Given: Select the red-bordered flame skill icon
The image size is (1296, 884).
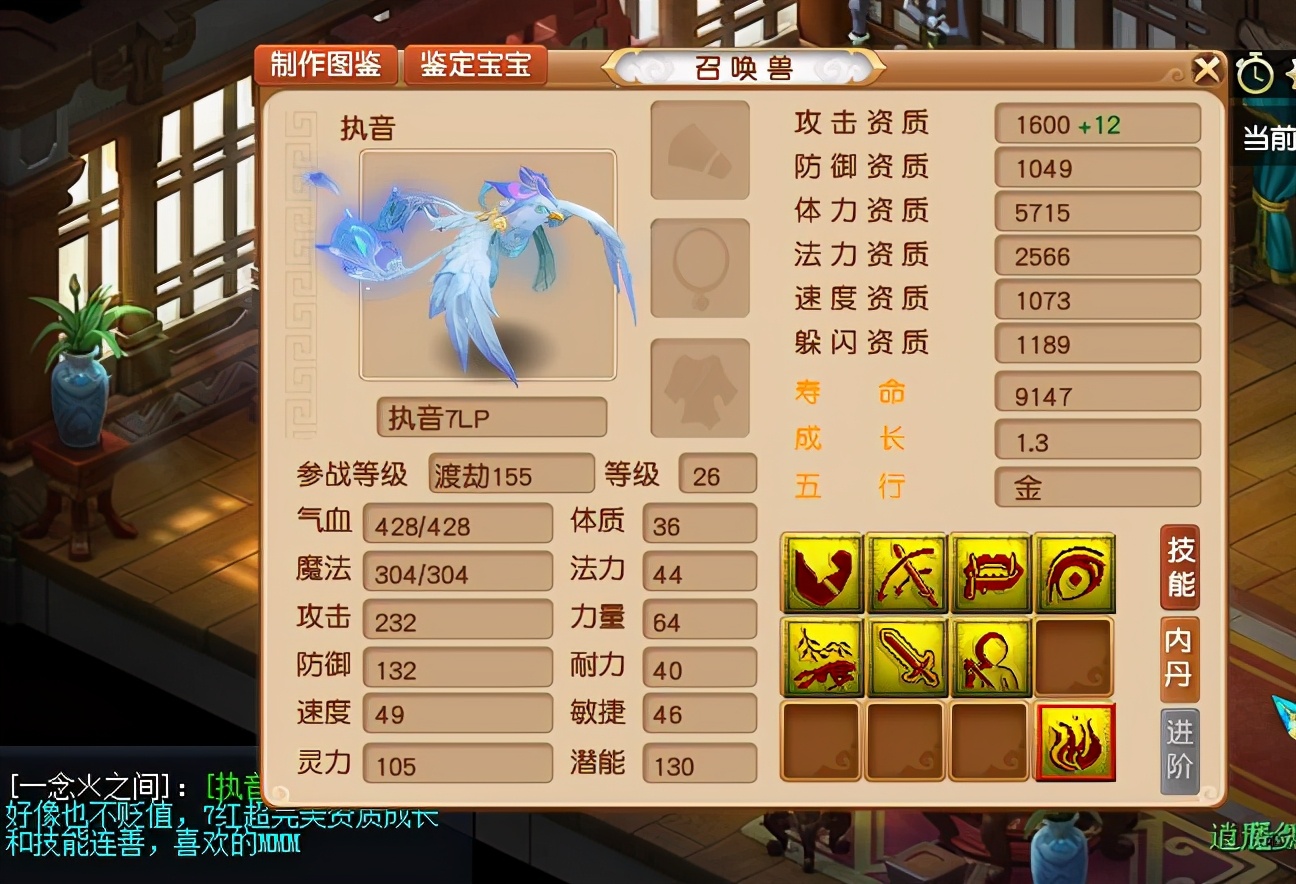Looking at the screenshot, I should [1076, 745].
